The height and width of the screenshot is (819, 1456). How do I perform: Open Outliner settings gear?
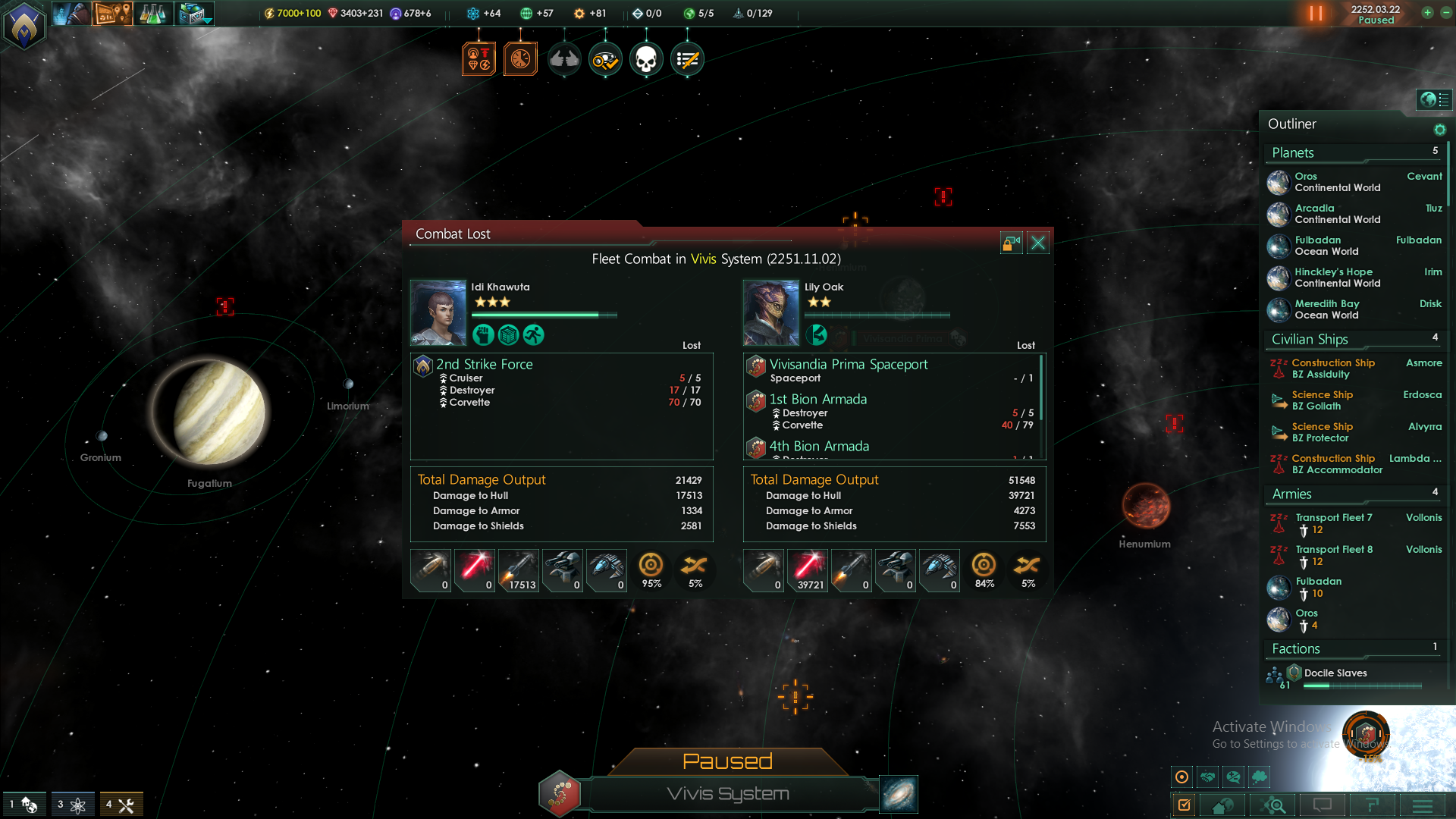pyautogui.click(x=1439, y=130)
